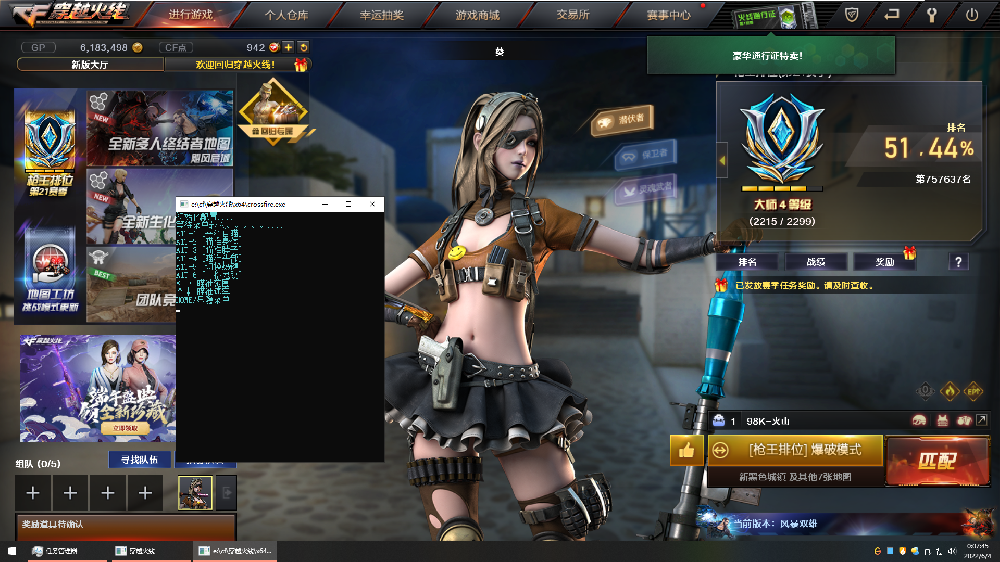Click the power exit icon

(x=972, y=15)
